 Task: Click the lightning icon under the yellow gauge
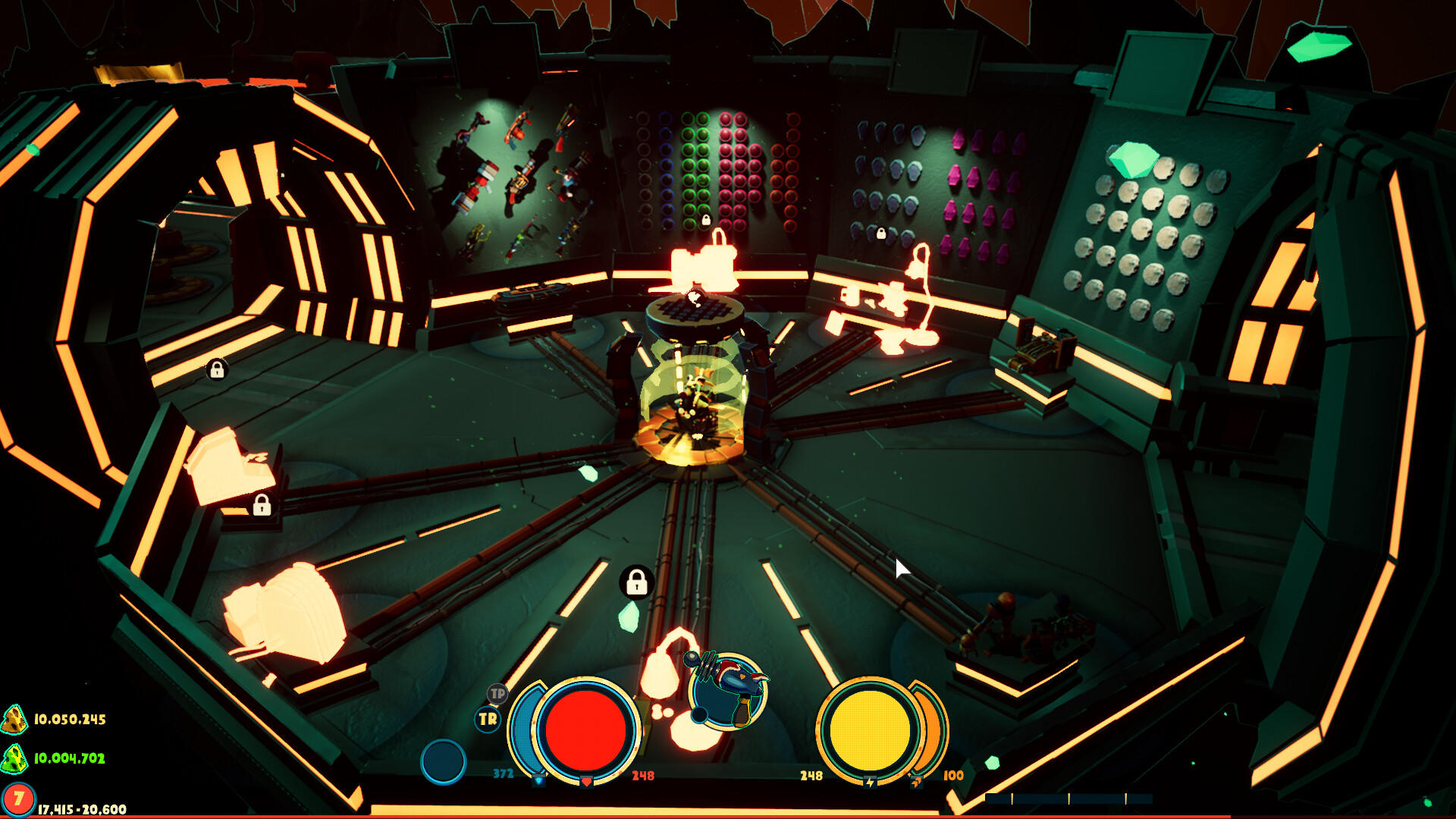(x=870, y=781)
